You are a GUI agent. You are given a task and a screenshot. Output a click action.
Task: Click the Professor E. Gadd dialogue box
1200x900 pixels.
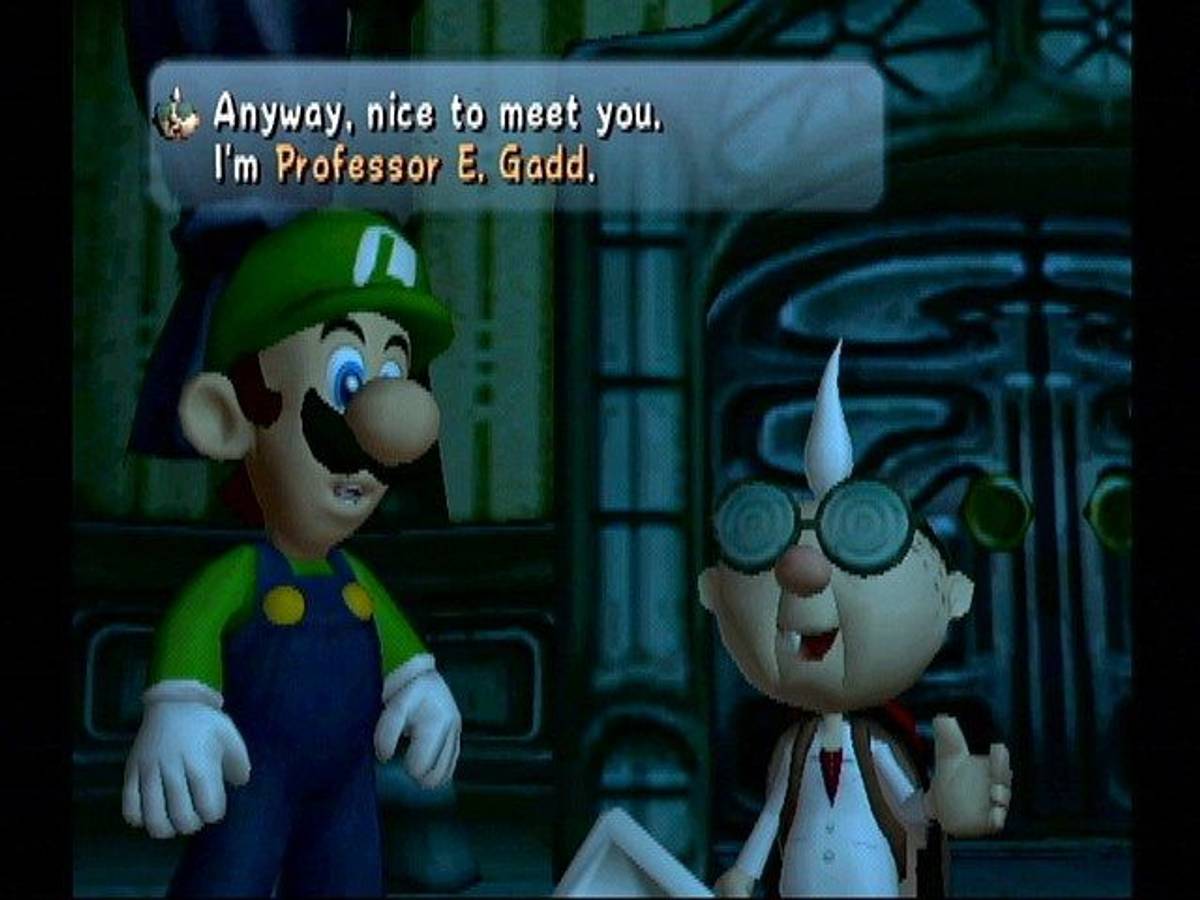click(516, 138)
